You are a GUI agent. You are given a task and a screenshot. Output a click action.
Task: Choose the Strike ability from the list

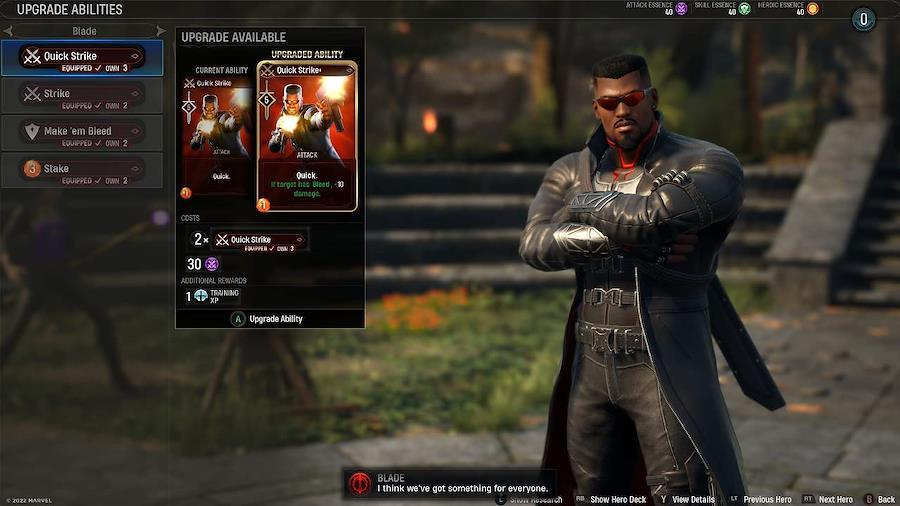[82, 95]
